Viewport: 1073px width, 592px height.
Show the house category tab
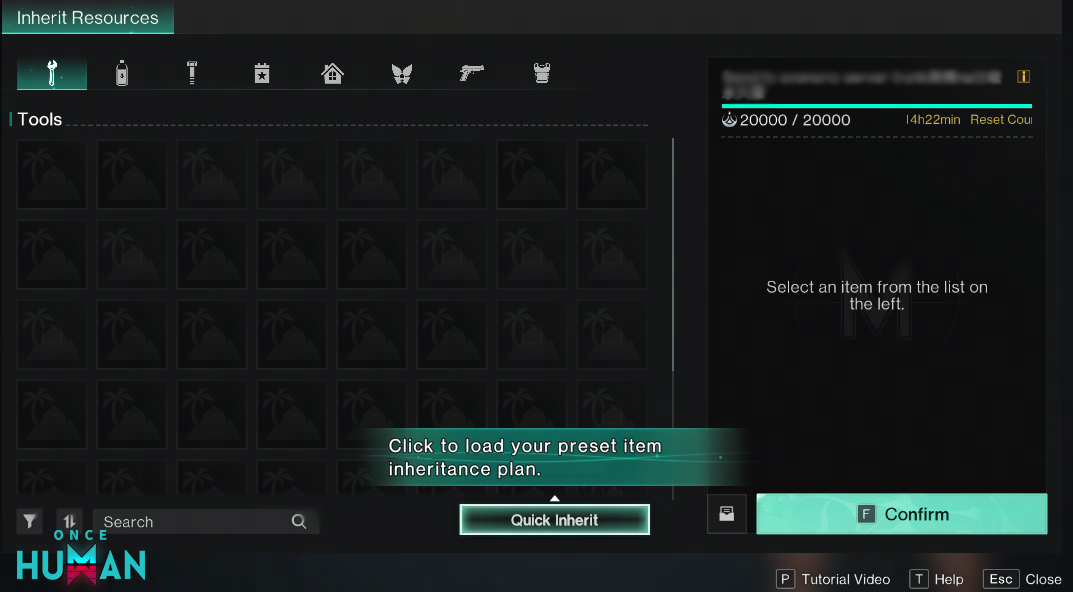pos(332,73)
